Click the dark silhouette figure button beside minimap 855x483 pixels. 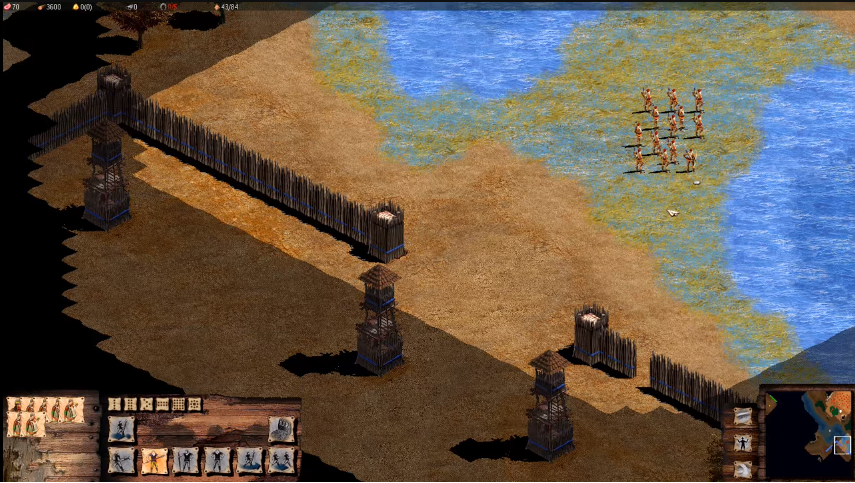tap(743, 443)
